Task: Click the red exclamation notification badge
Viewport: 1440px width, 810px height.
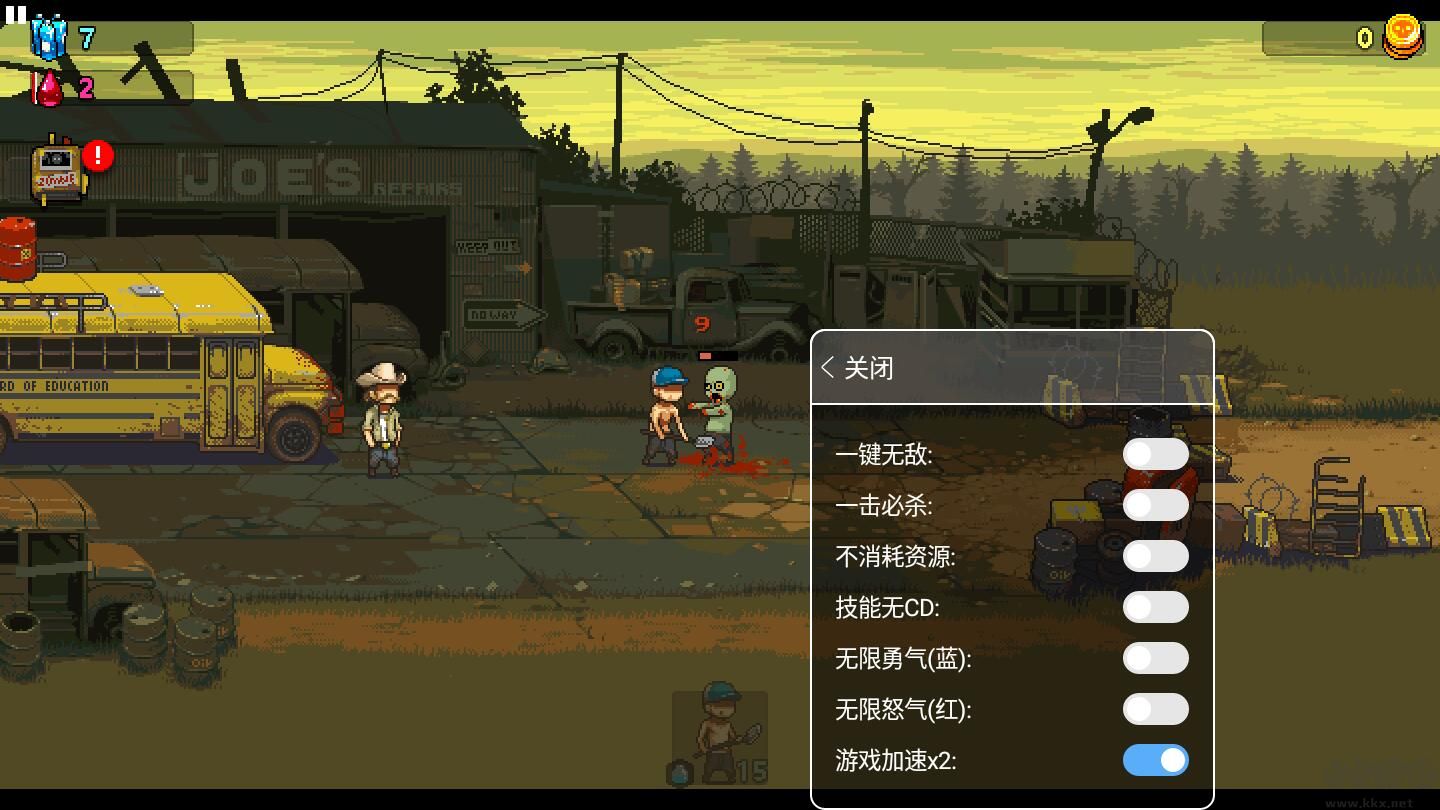Action: 96,154
